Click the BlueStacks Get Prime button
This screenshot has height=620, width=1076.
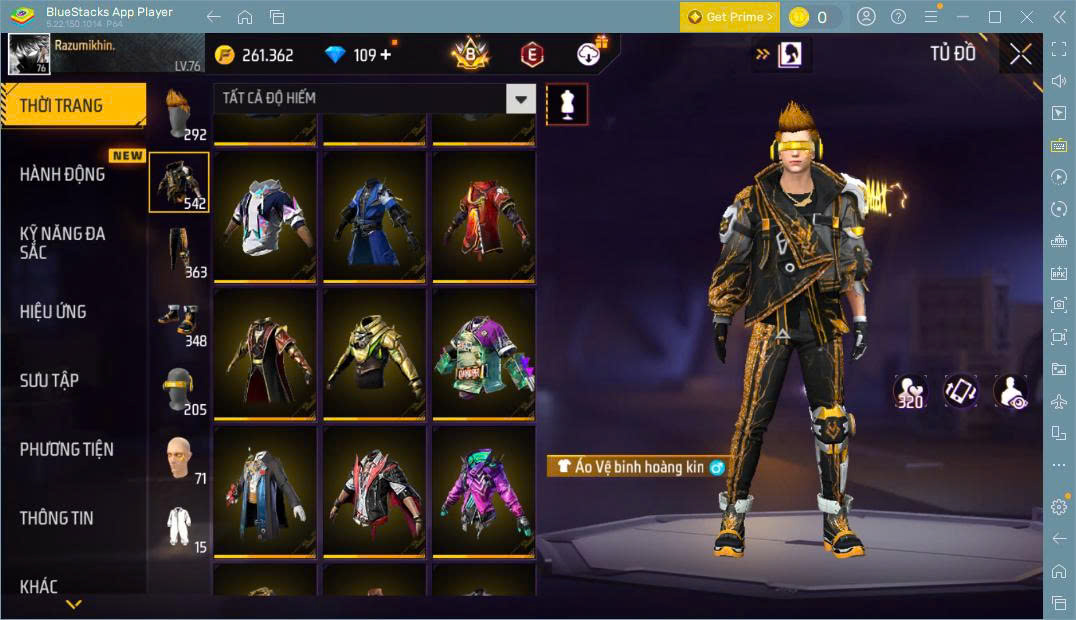pyautogui.click(x=729, y=17)
